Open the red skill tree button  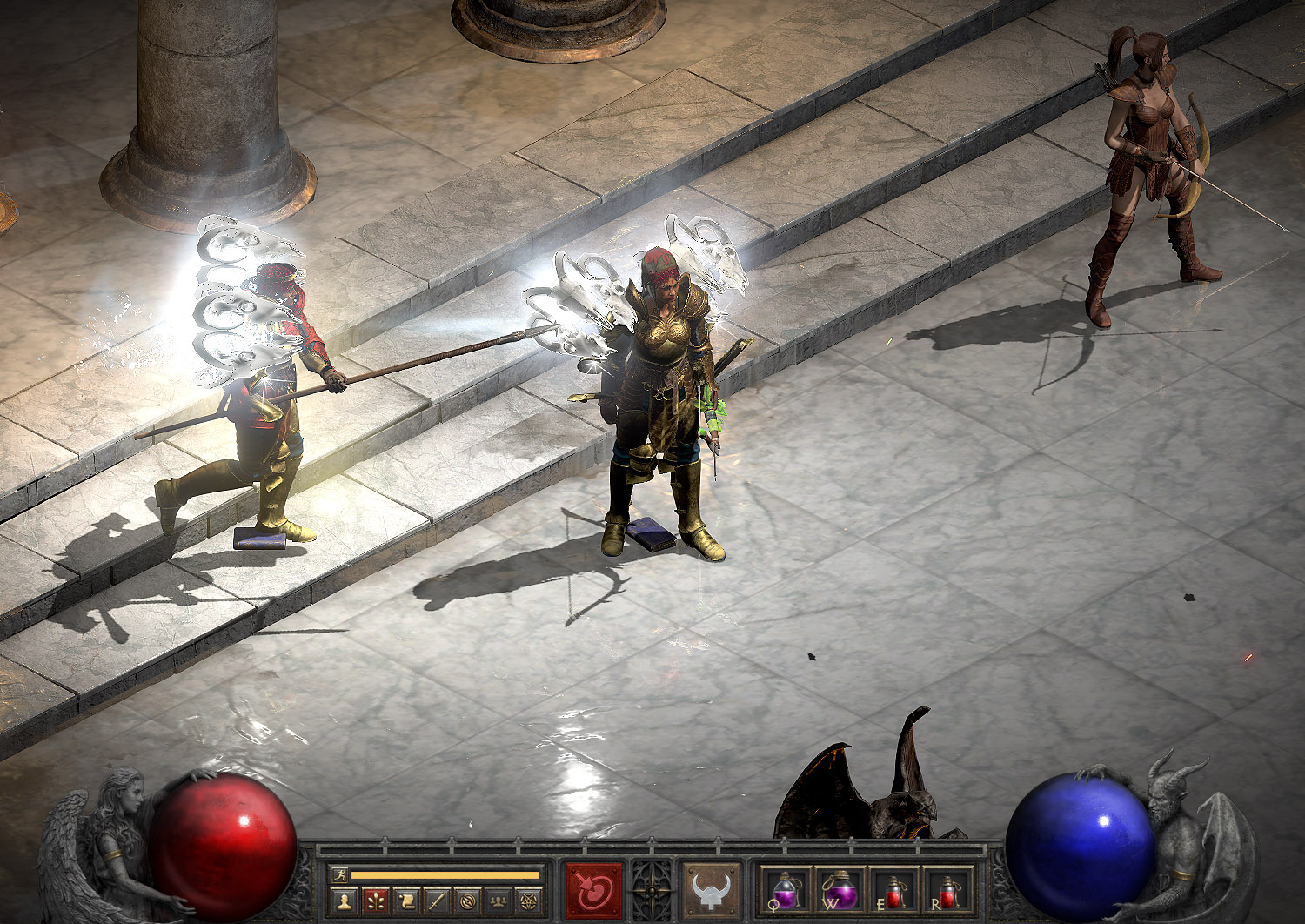pos(376,901)
